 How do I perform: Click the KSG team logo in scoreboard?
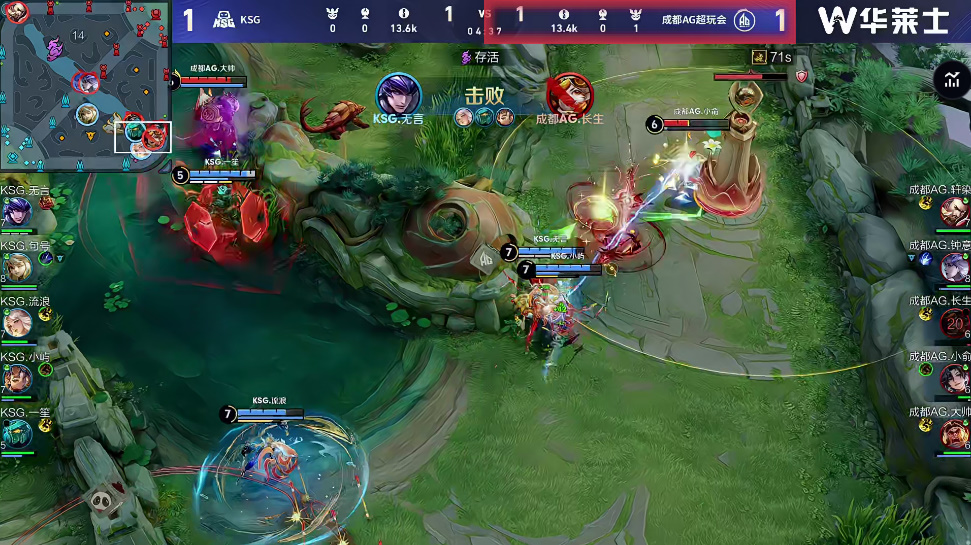(x=223, y=19)
